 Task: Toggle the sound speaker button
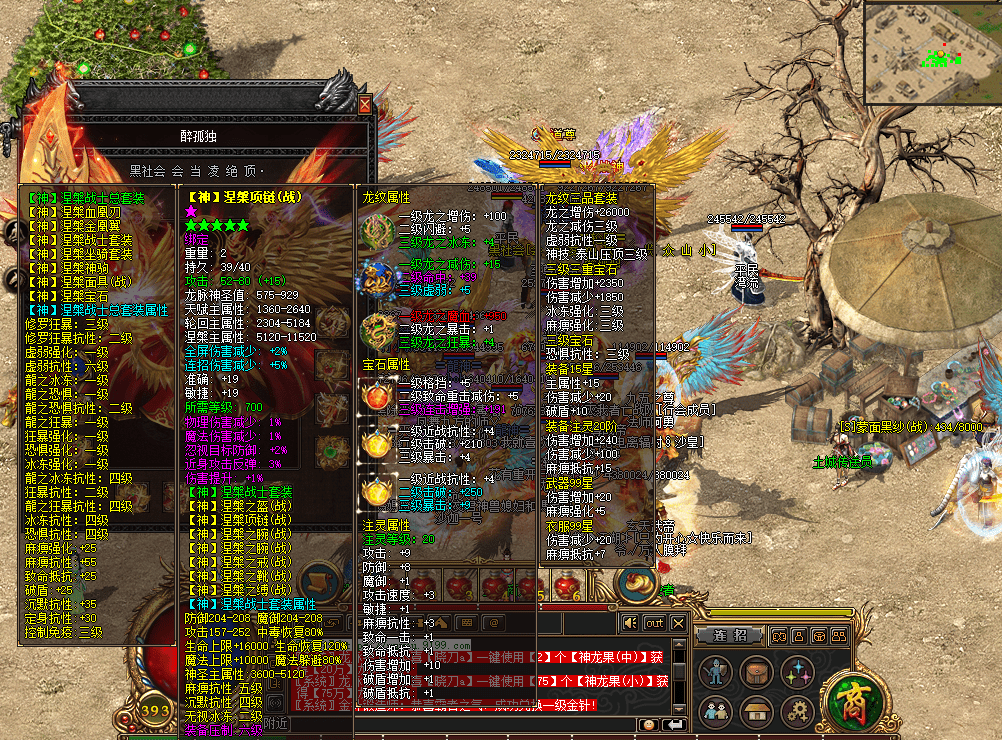pos(631,623)
